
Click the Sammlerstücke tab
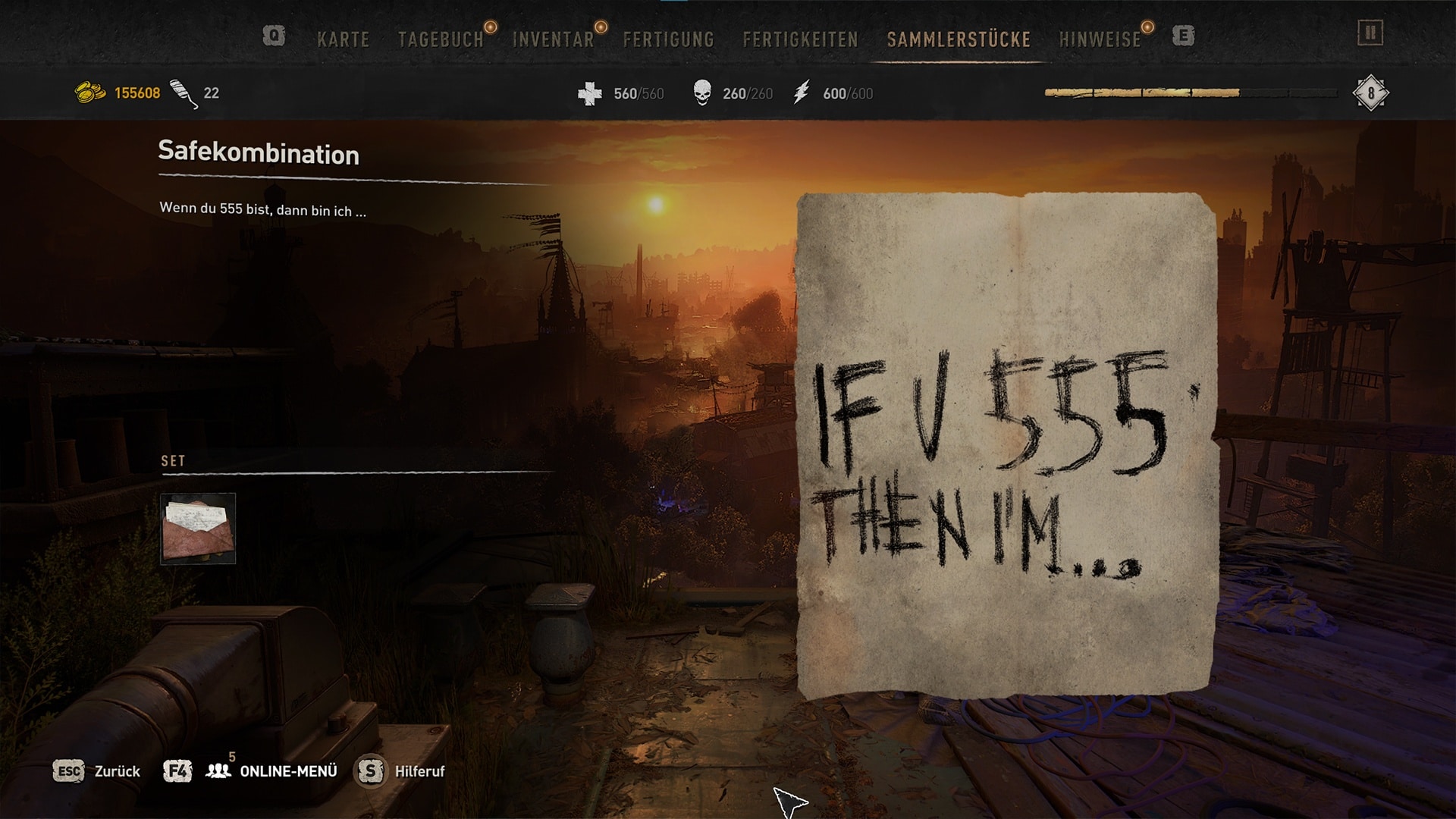[x=959, y=39]
